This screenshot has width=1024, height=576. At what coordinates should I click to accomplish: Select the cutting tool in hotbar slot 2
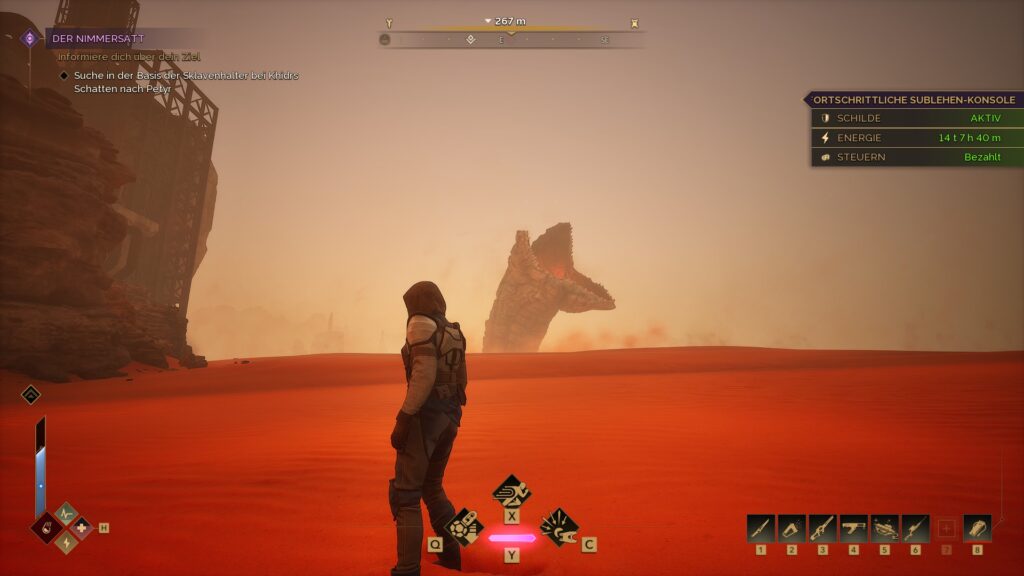coord(792,528)
